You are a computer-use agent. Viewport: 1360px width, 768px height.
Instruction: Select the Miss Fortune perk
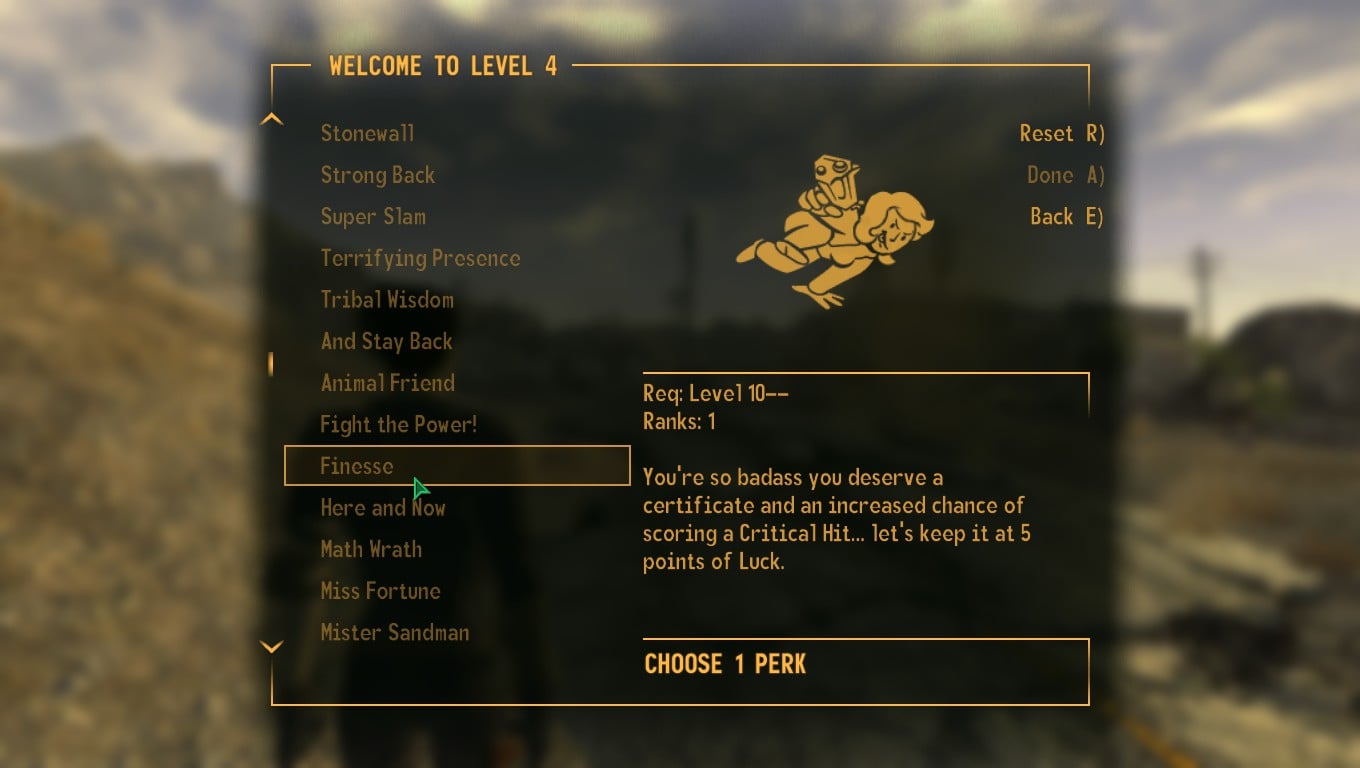click(x=379, y=591)
